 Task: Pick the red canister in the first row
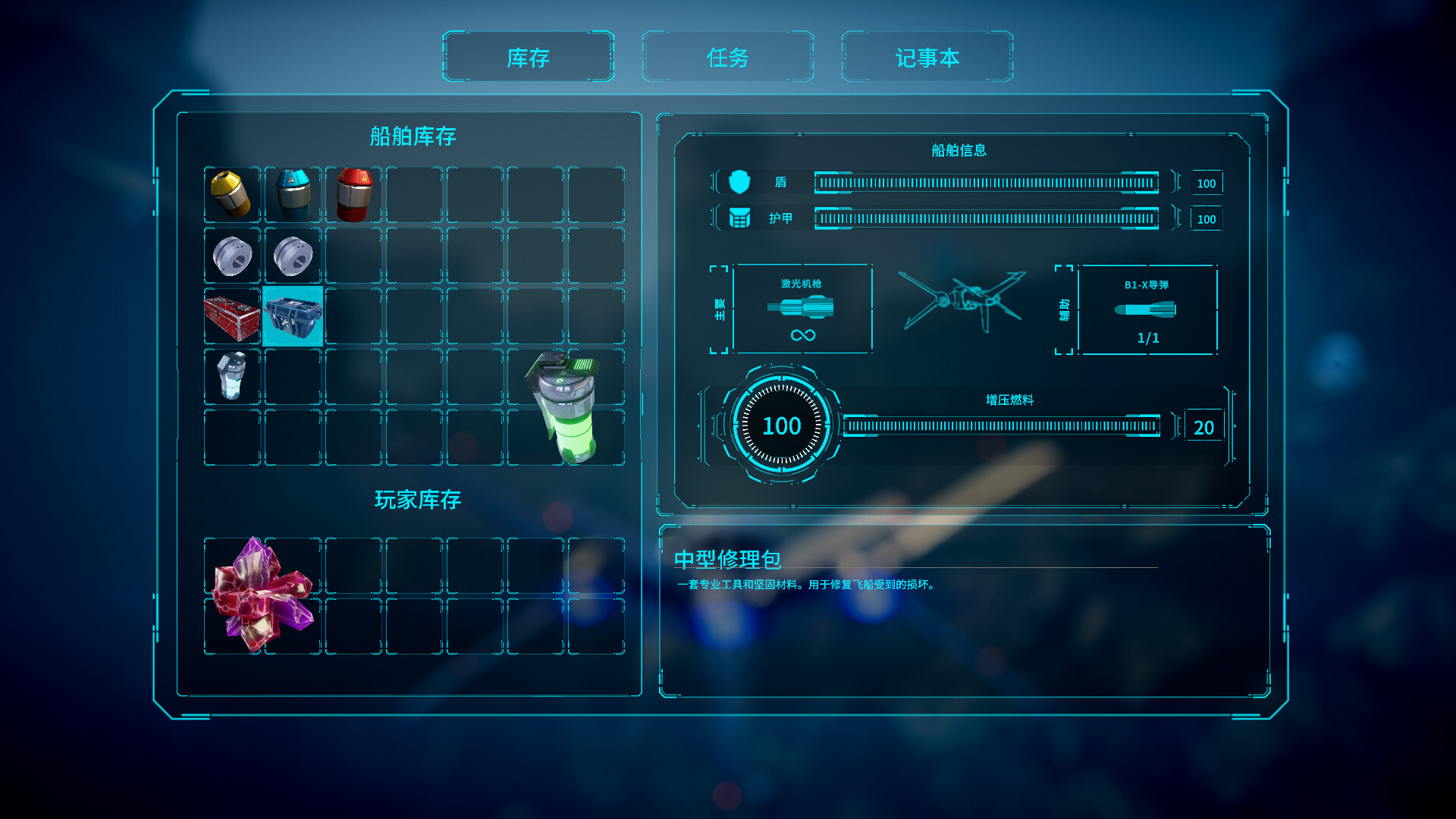(x=355, y=195)
